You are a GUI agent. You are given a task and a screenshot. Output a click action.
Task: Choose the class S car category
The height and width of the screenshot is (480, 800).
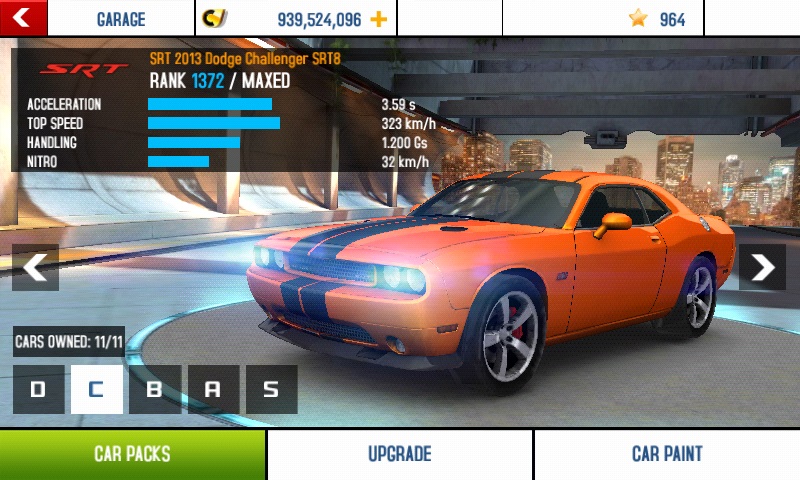(x=271, y=390)
